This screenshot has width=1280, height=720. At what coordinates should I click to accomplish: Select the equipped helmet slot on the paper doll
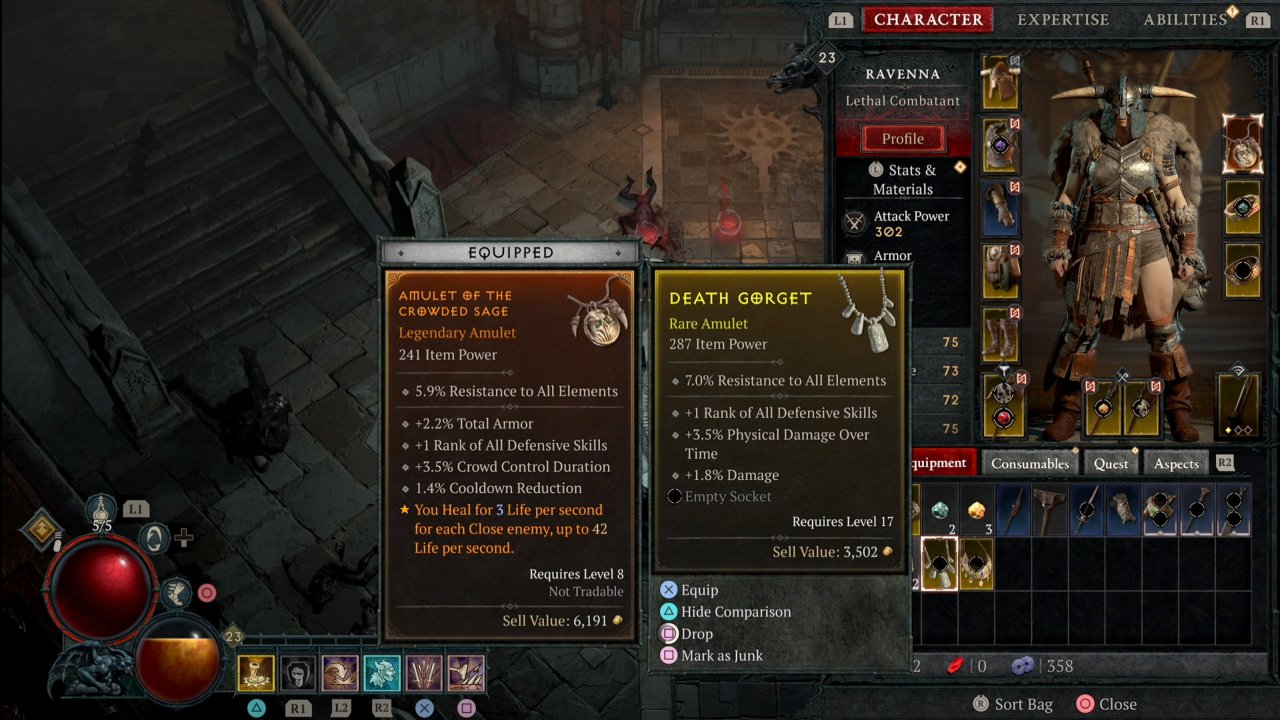coord(1000,82)
